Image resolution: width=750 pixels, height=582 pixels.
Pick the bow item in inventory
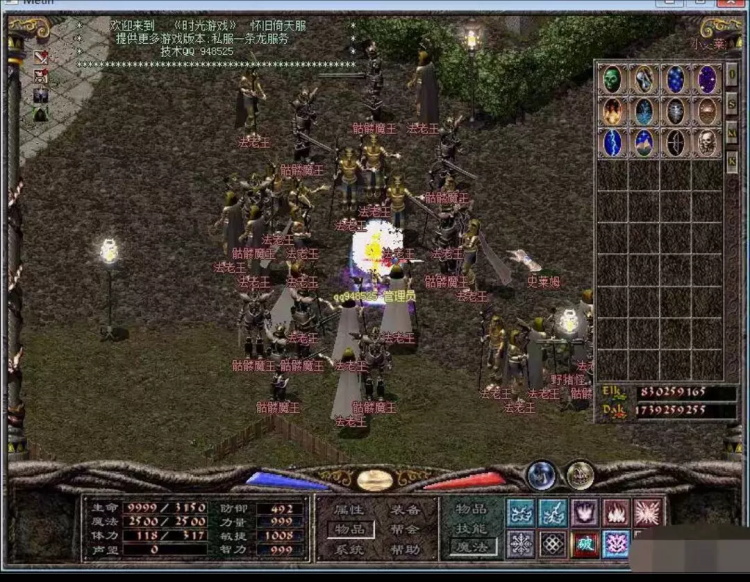(x=676, y=143)
